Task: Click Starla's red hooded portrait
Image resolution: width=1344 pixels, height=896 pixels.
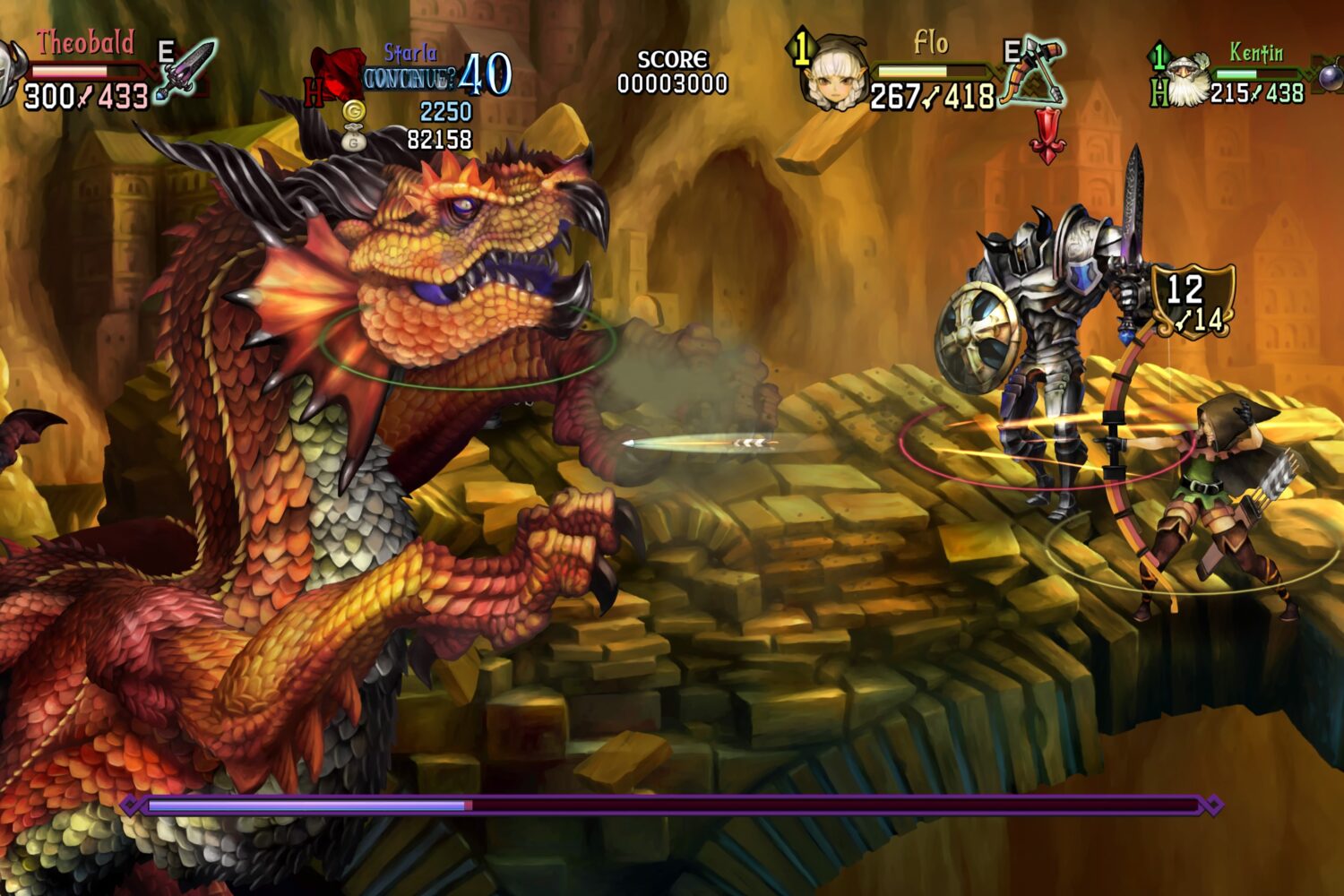Action: click(x=337, y=75)
